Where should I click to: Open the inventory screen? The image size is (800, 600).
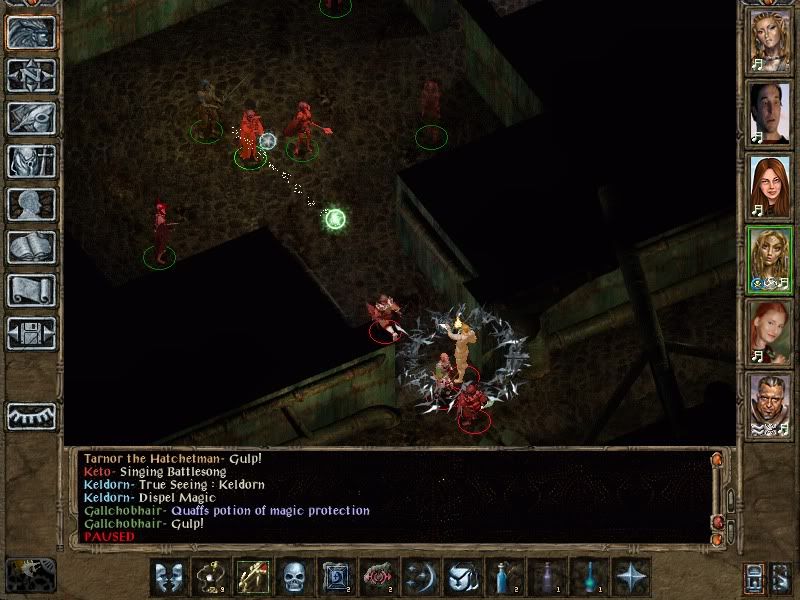pos(31,161)
